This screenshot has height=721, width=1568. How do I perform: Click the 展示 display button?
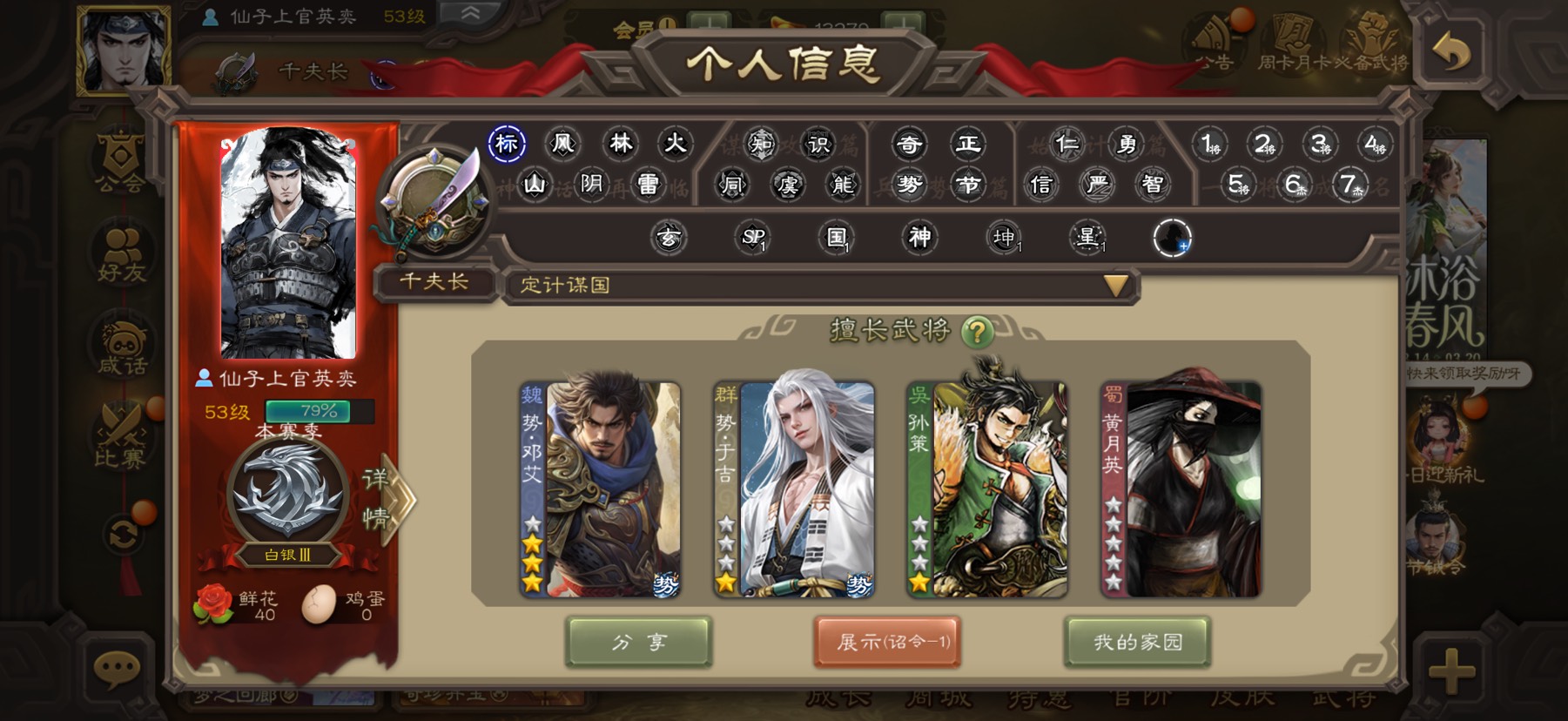tap(887, 643)
